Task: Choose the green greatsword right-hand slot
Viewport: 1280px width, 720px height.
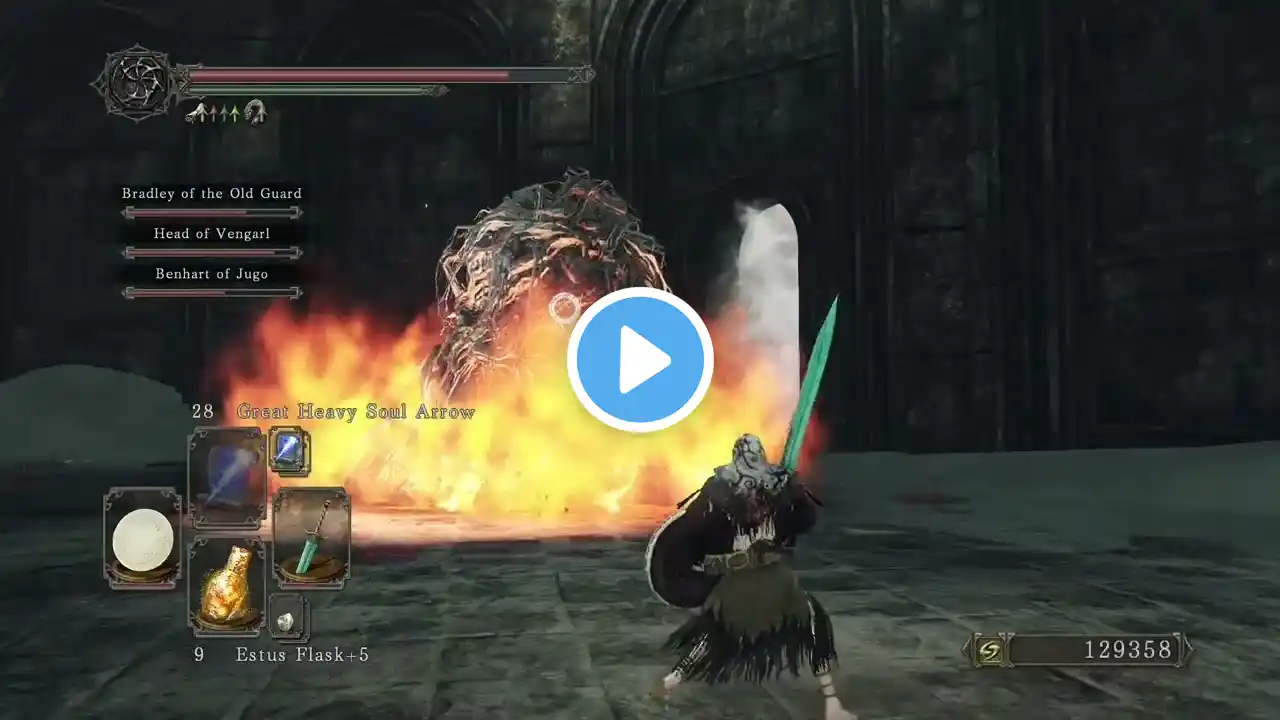Action: (311, 537)
